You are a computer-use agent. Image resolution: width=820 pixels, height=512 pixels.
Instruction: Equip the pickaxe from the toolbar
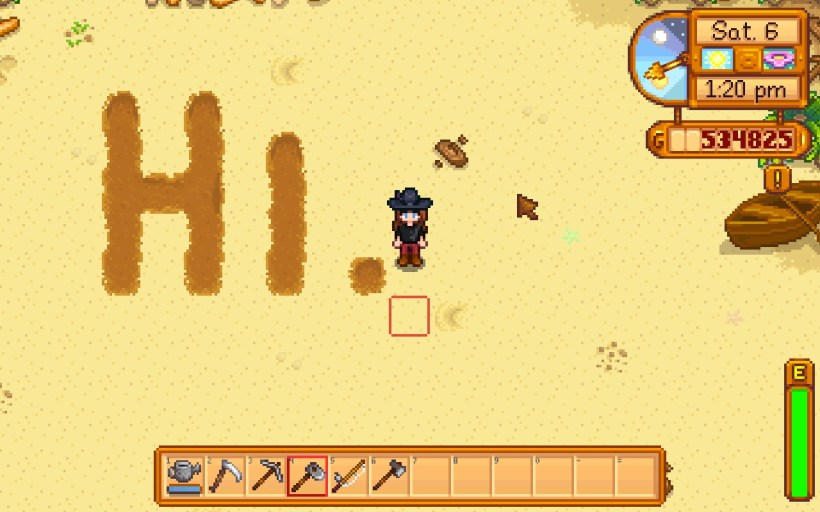pos(267,475)
